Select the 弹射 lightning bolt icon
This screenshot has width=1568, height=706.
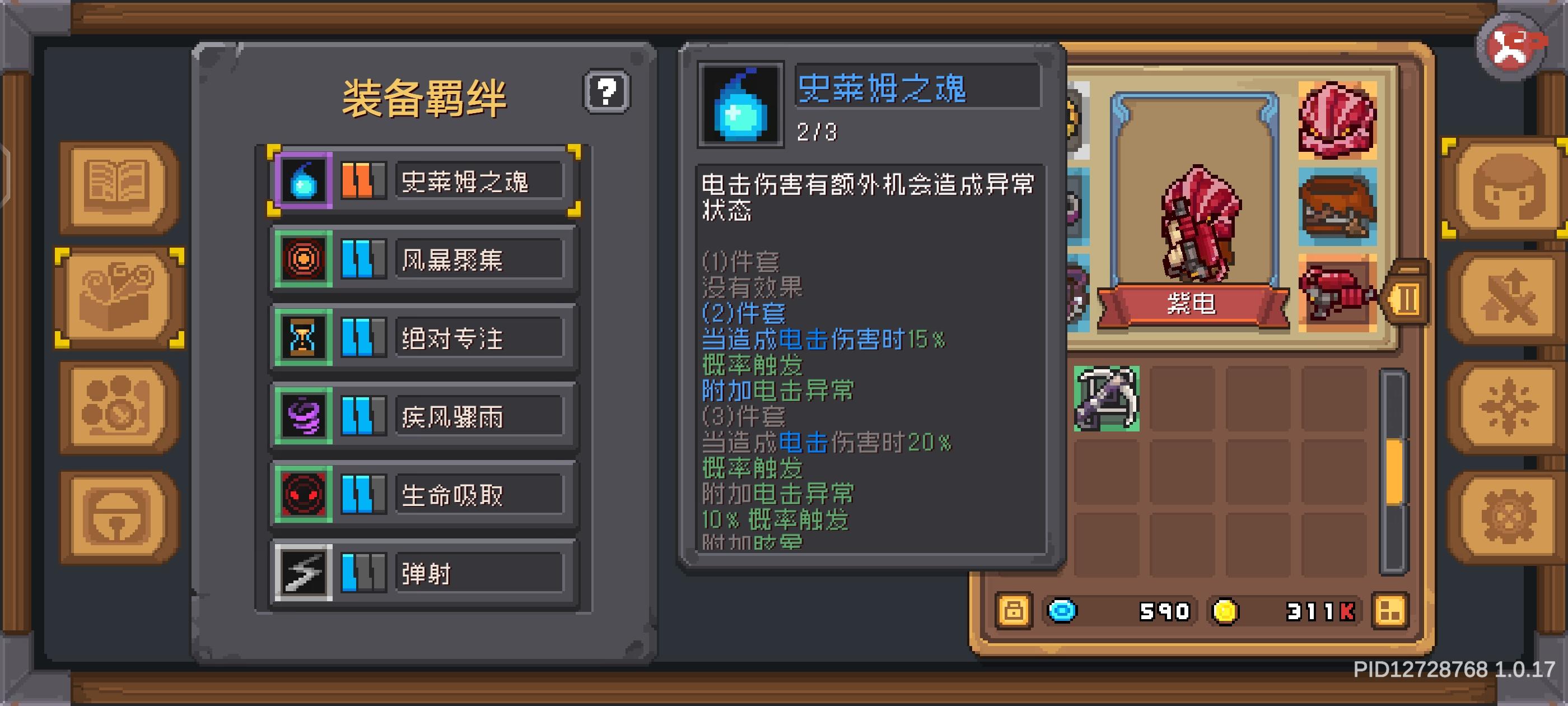click(304, 574)
